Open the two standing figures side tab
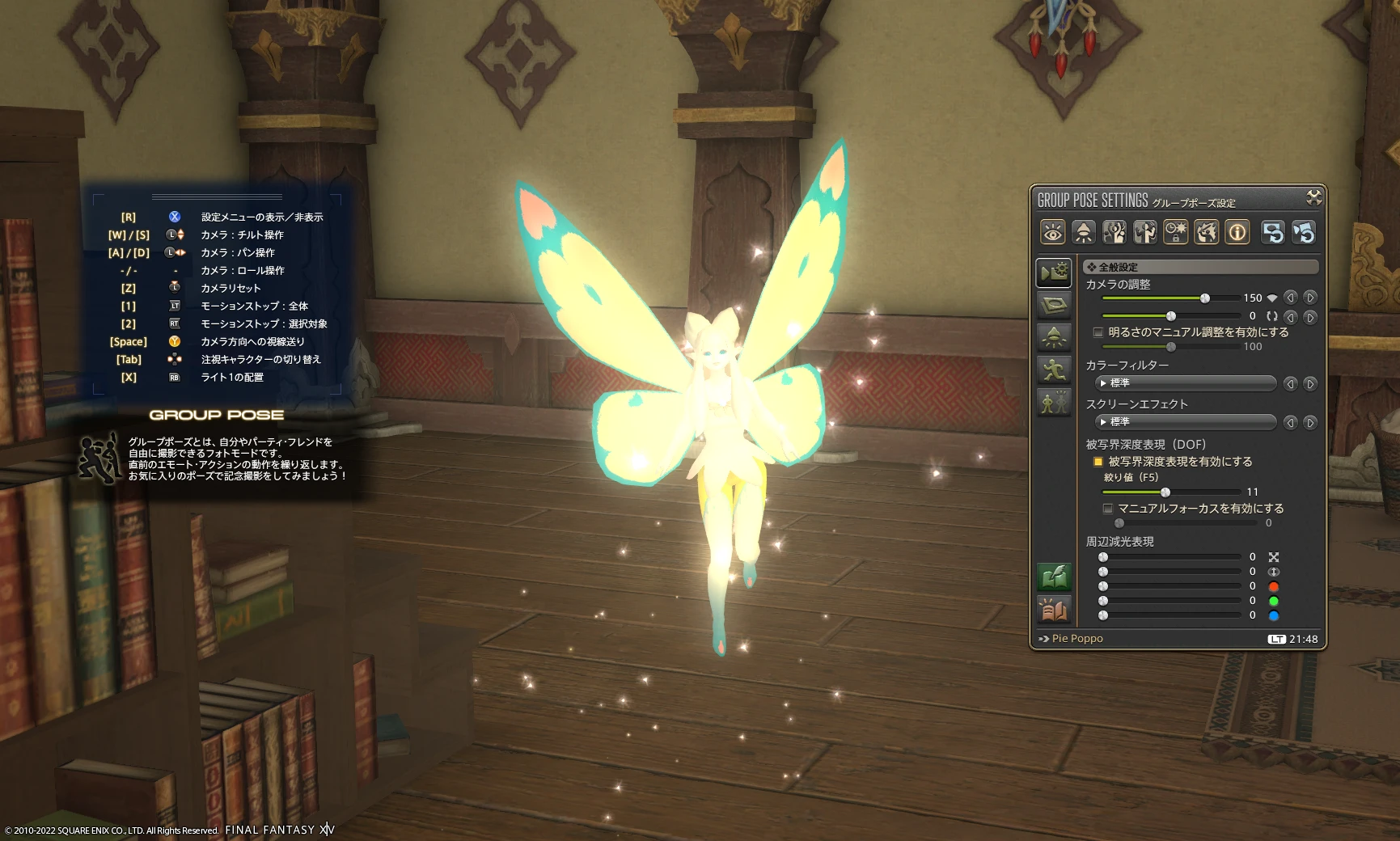 coord(1053,402)
